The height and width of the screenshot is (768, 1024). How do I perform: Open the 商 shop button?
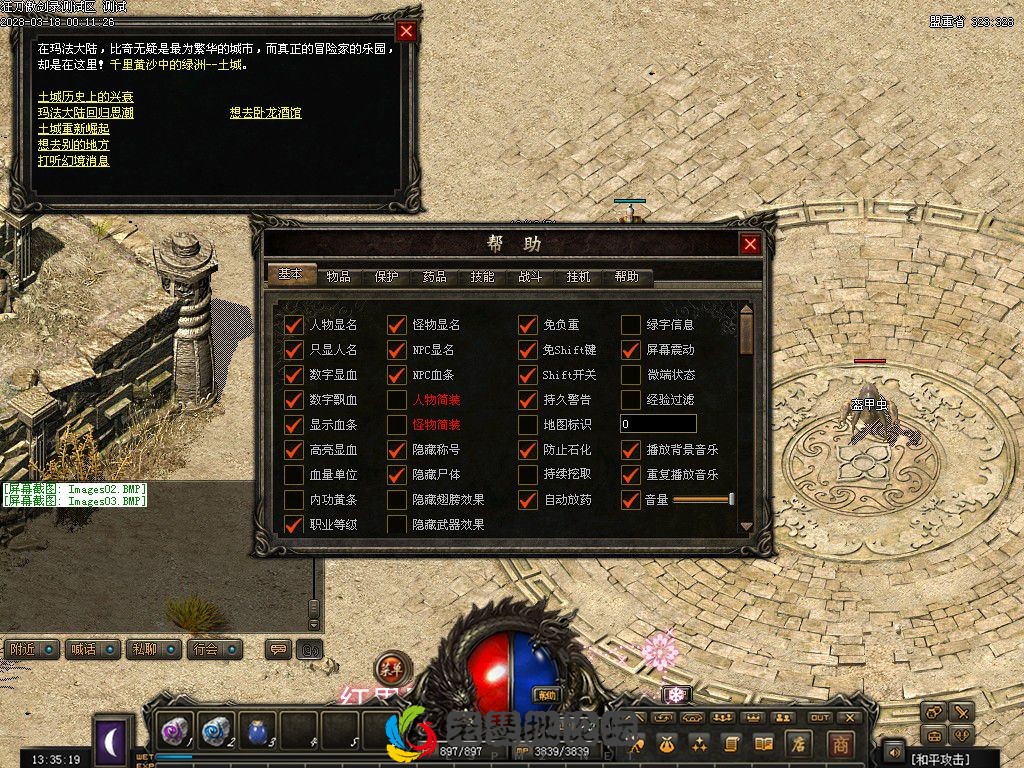point(840,744)
